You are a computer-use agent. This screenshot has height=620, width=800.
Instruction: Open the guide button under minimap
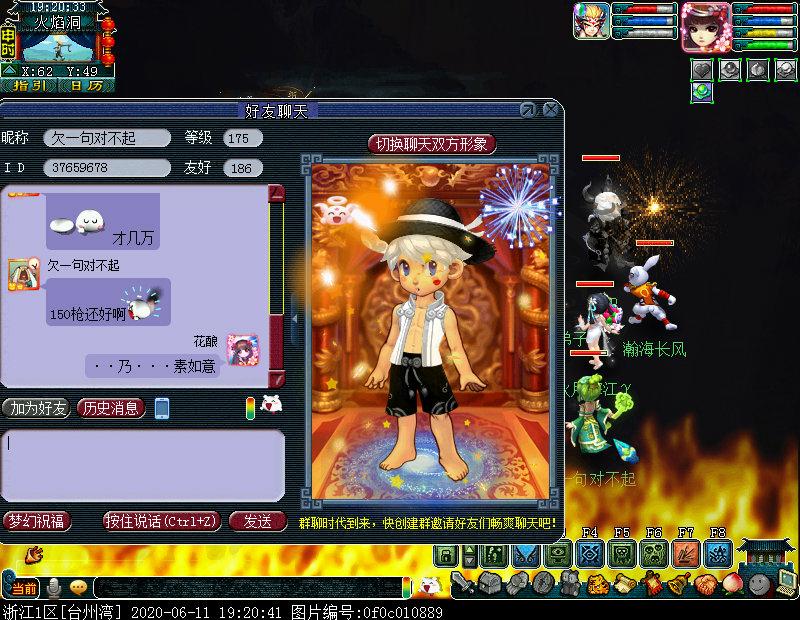click(x=29, y=86)
